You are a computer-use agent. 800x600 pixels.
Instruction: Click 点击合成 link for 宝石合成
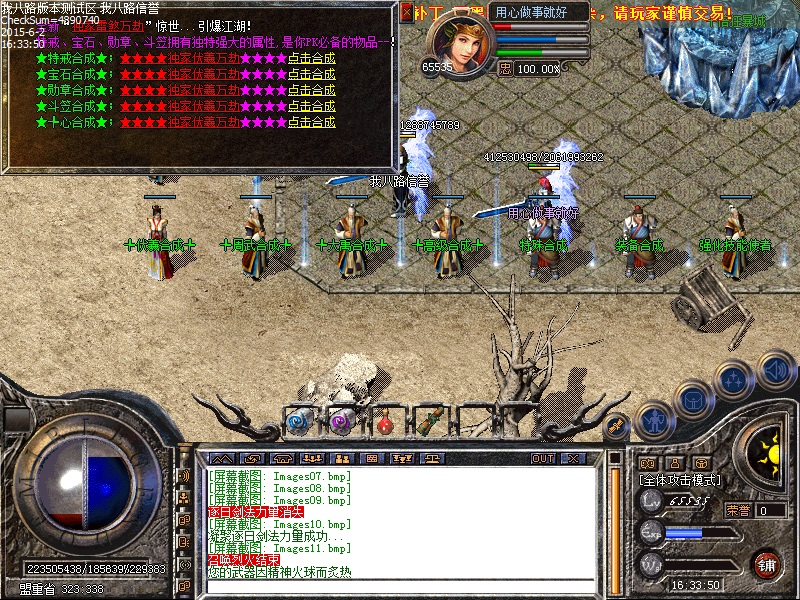coord(311,74)
